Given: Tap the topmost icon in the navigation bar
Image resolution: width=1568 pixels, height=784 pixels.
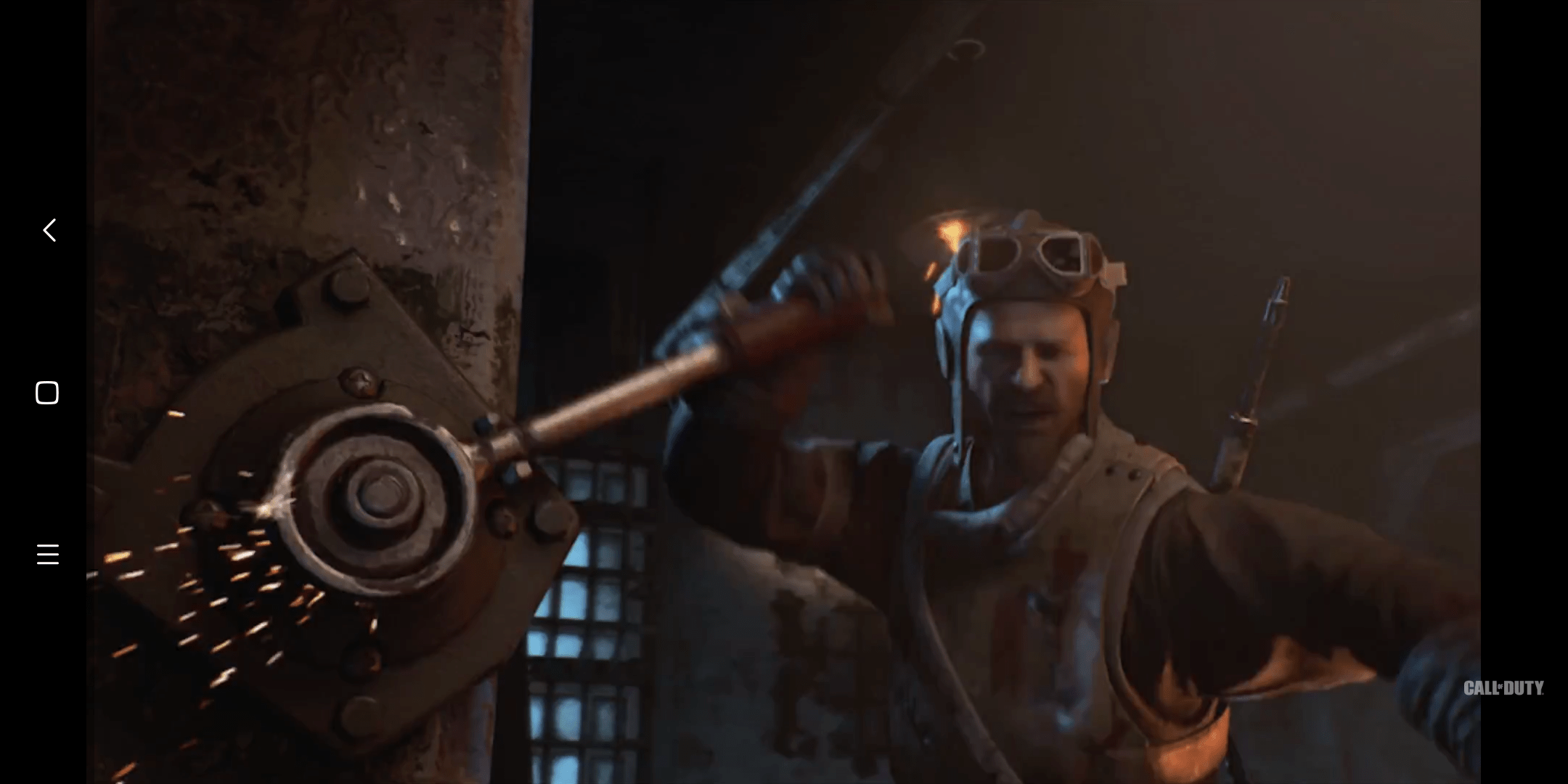Looking at the screenshot, I should tap(48, 231).
